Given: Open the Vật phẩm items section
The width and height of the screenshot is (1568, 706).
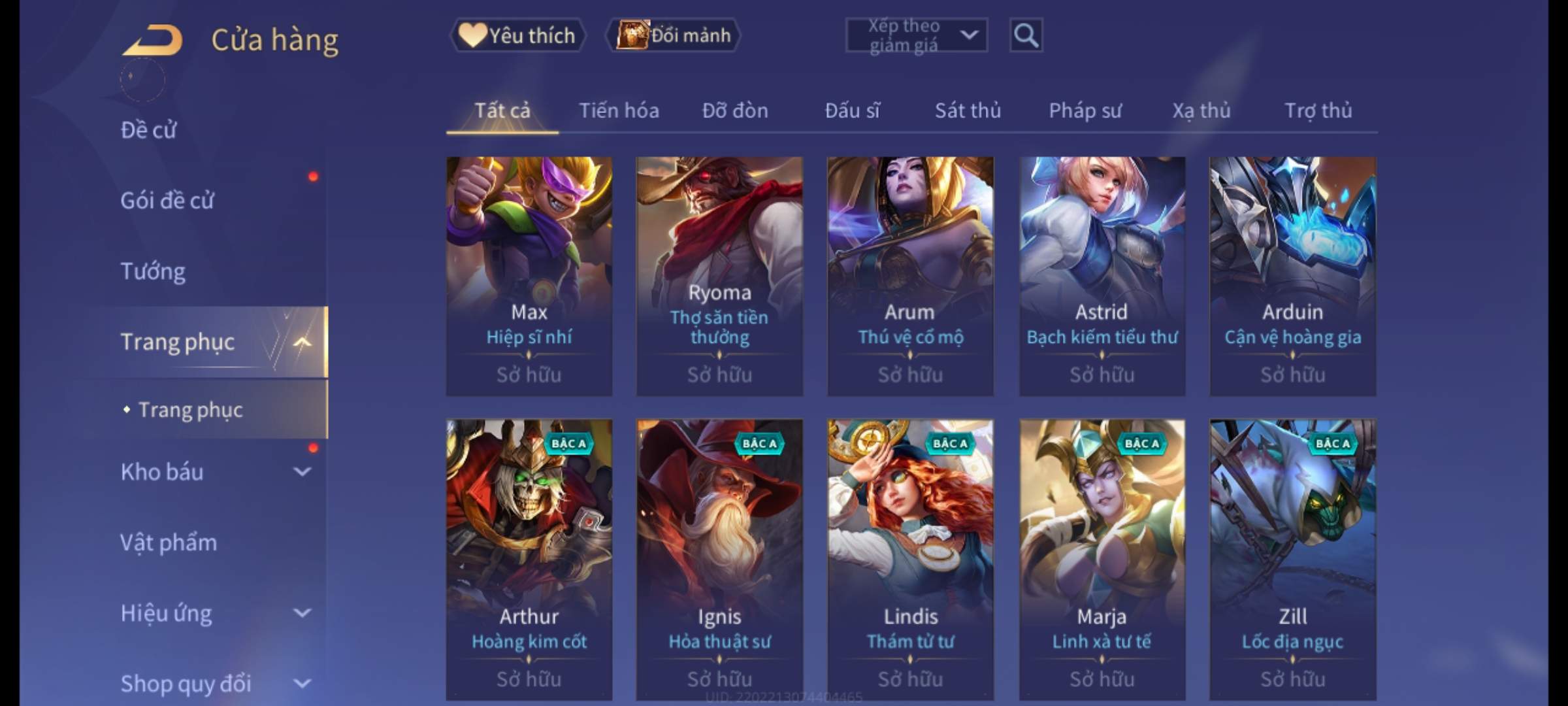Looking at the screenshot, I should [169, 543].
